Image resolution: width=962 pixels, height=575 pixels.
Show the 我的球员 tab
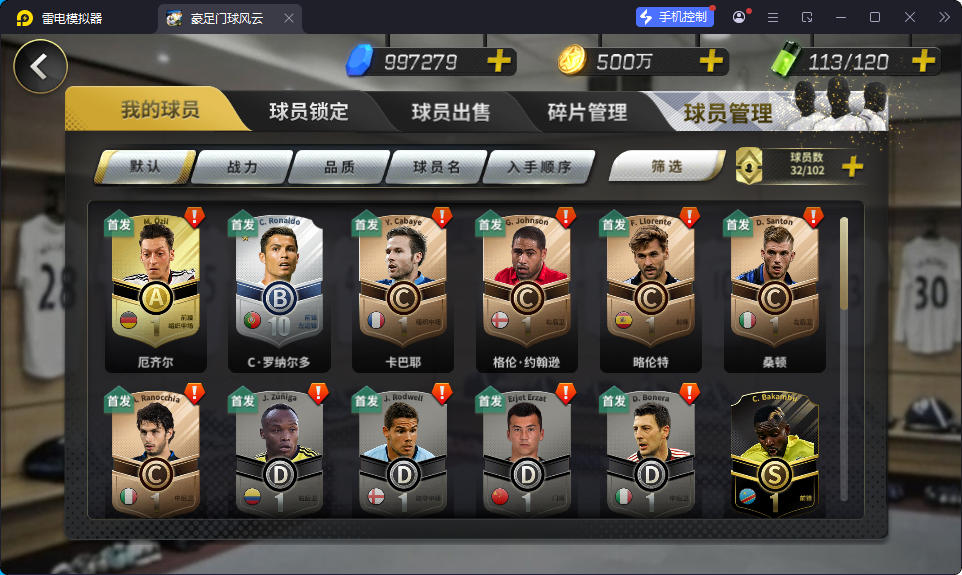click(x=160, y=110)
